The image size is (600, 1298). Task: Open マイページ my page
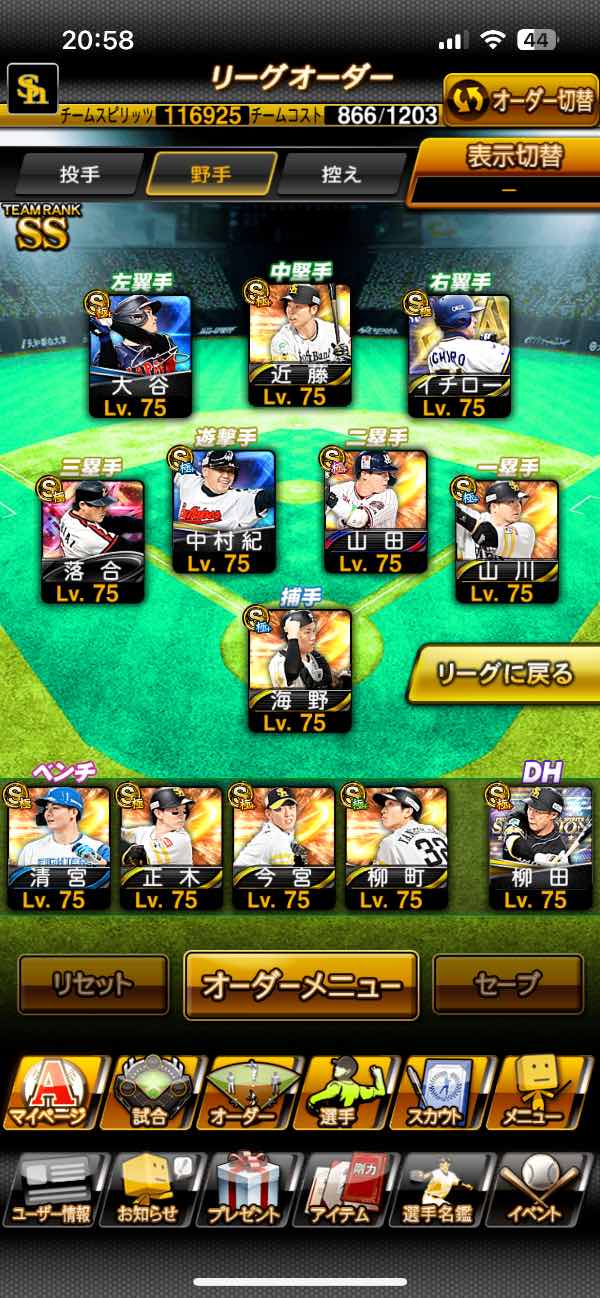[x=52, y=1093]
